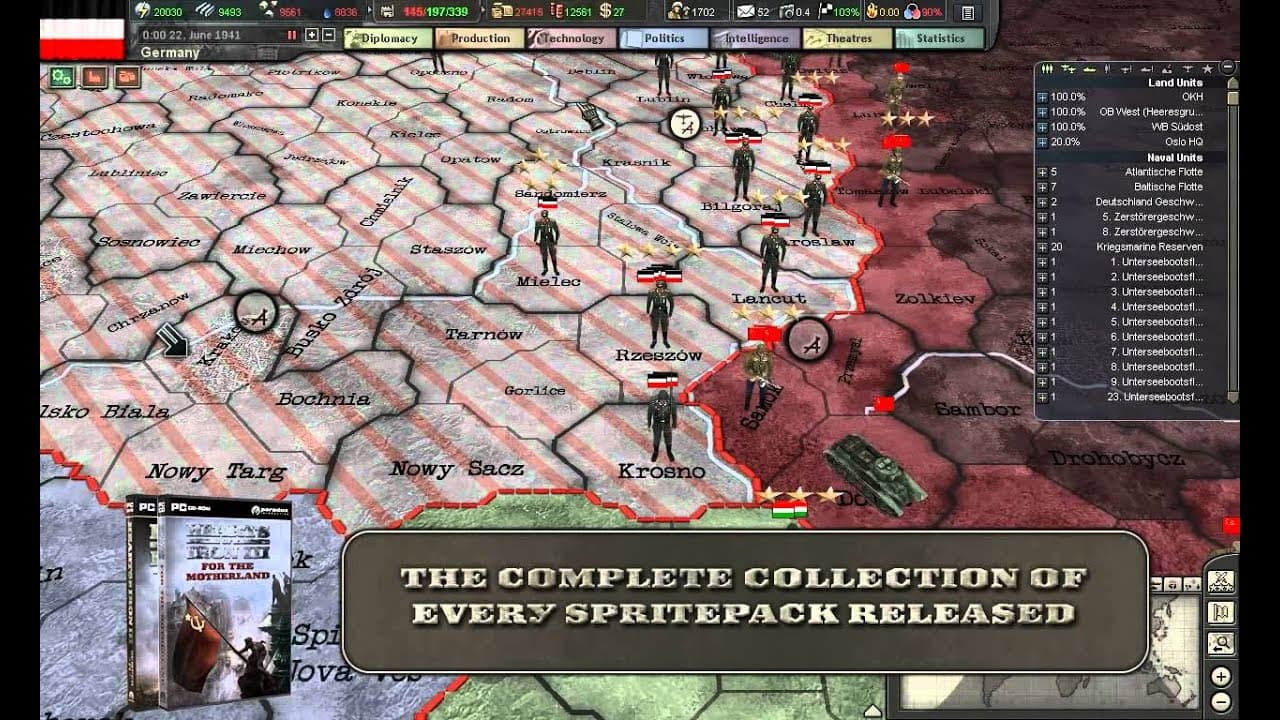Viewport: 1280px width, 720px height.
Task: Open the Technology screen
Action: (570, 38)
